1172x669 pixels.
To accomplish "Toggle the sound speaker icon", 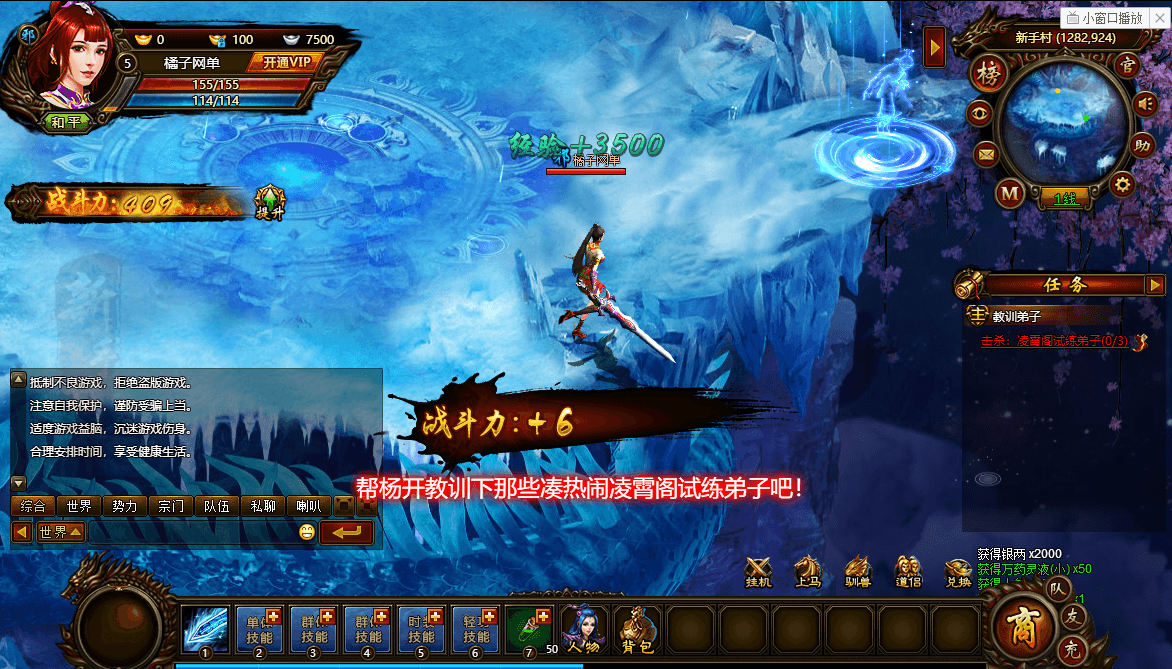I will point(1144,103).
